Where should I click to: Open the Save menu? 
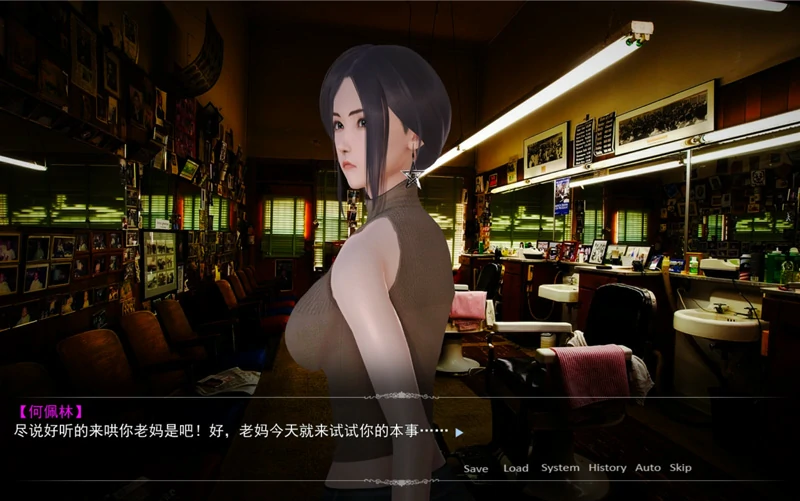click(x=476, y=468)
